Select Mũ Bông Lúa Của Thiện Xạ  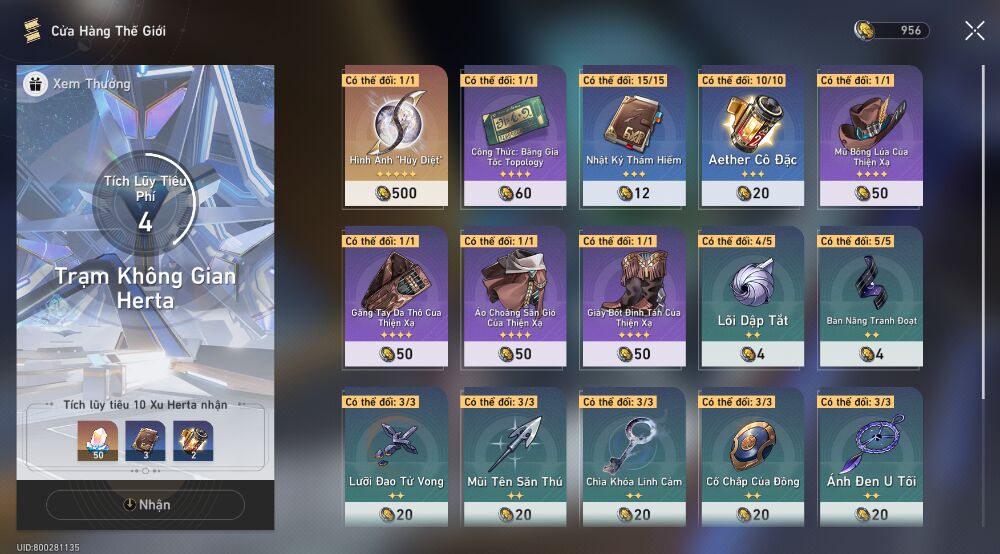click(870, 137)
